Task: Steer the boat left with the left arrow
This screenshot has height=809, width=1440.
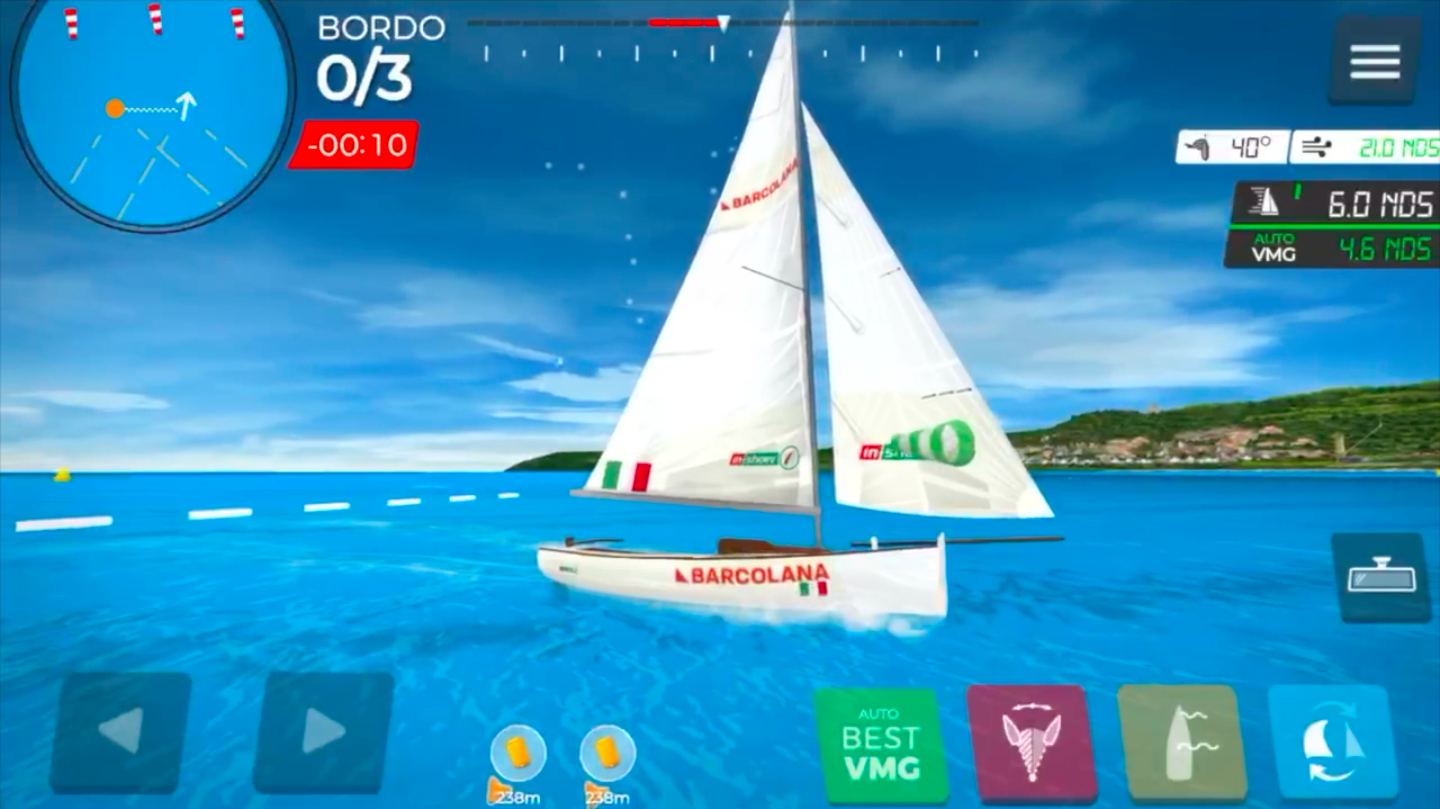Action: [x=121, y=732]
